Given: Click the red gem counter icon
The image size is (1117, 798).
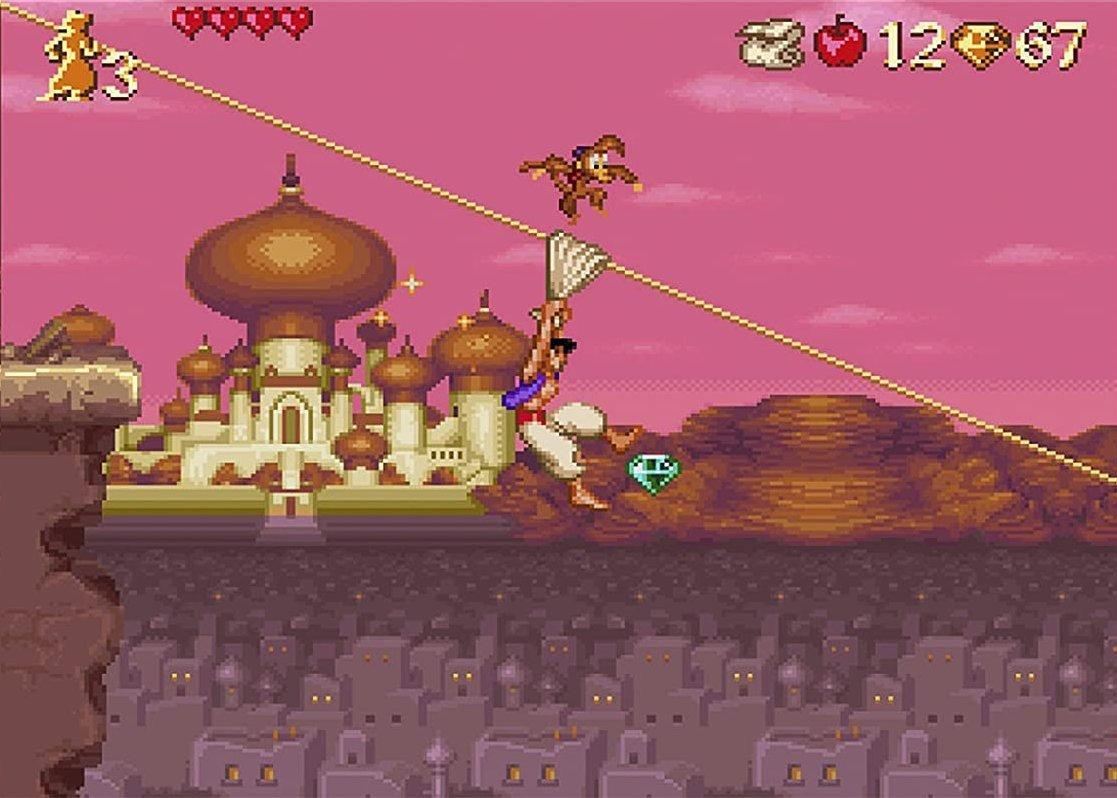Looking at the screenshot, I should [979, 46].
